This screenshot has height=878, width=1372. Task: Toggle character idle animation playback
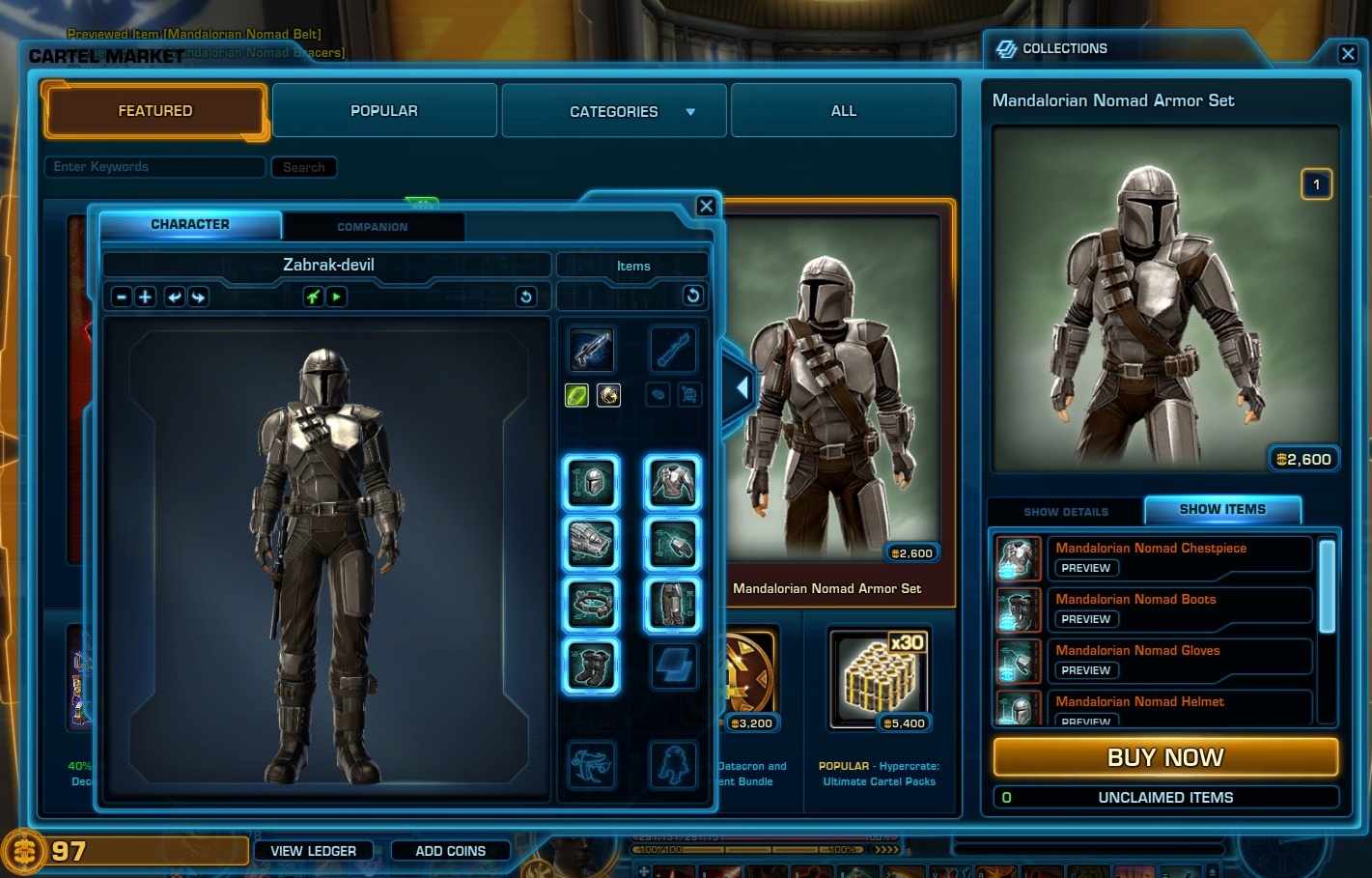pos(335,297)
